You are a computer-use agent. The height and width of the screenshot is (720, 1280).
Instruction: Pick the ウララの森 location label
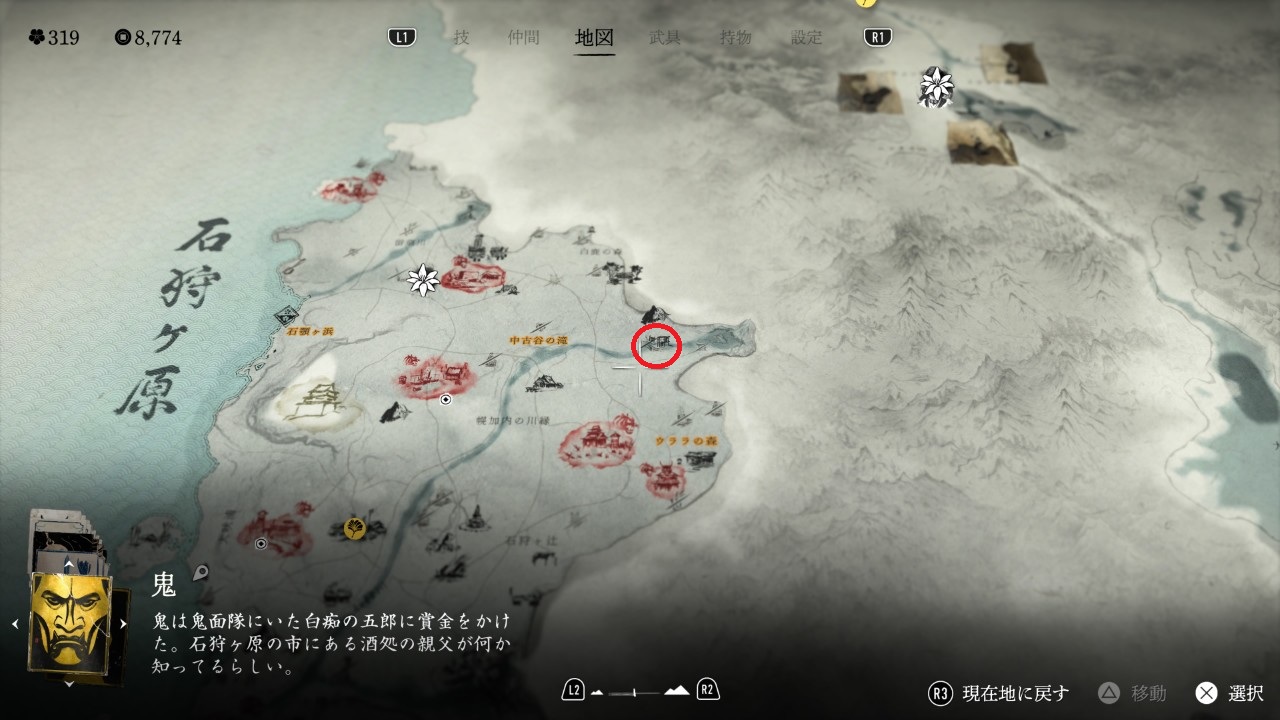680,441
